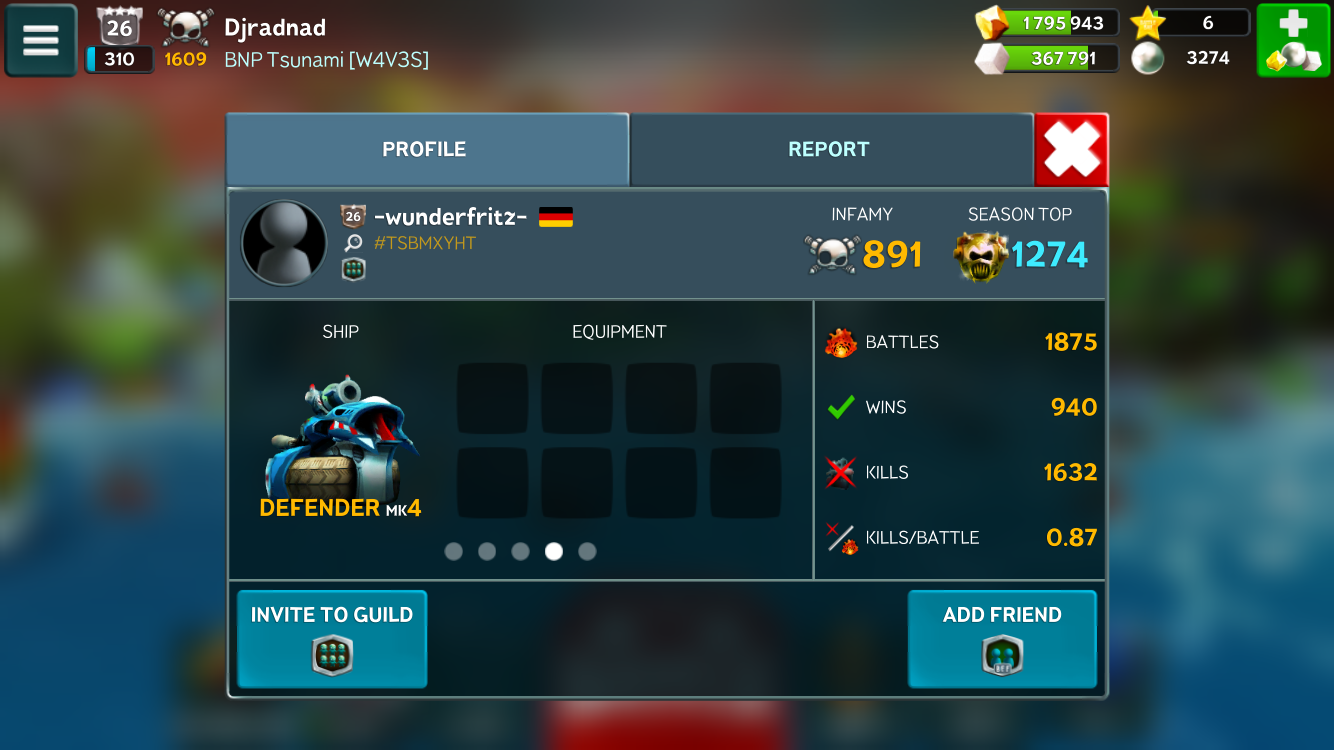Add -wunderfritz- as a friend

tap(1002, 639)
